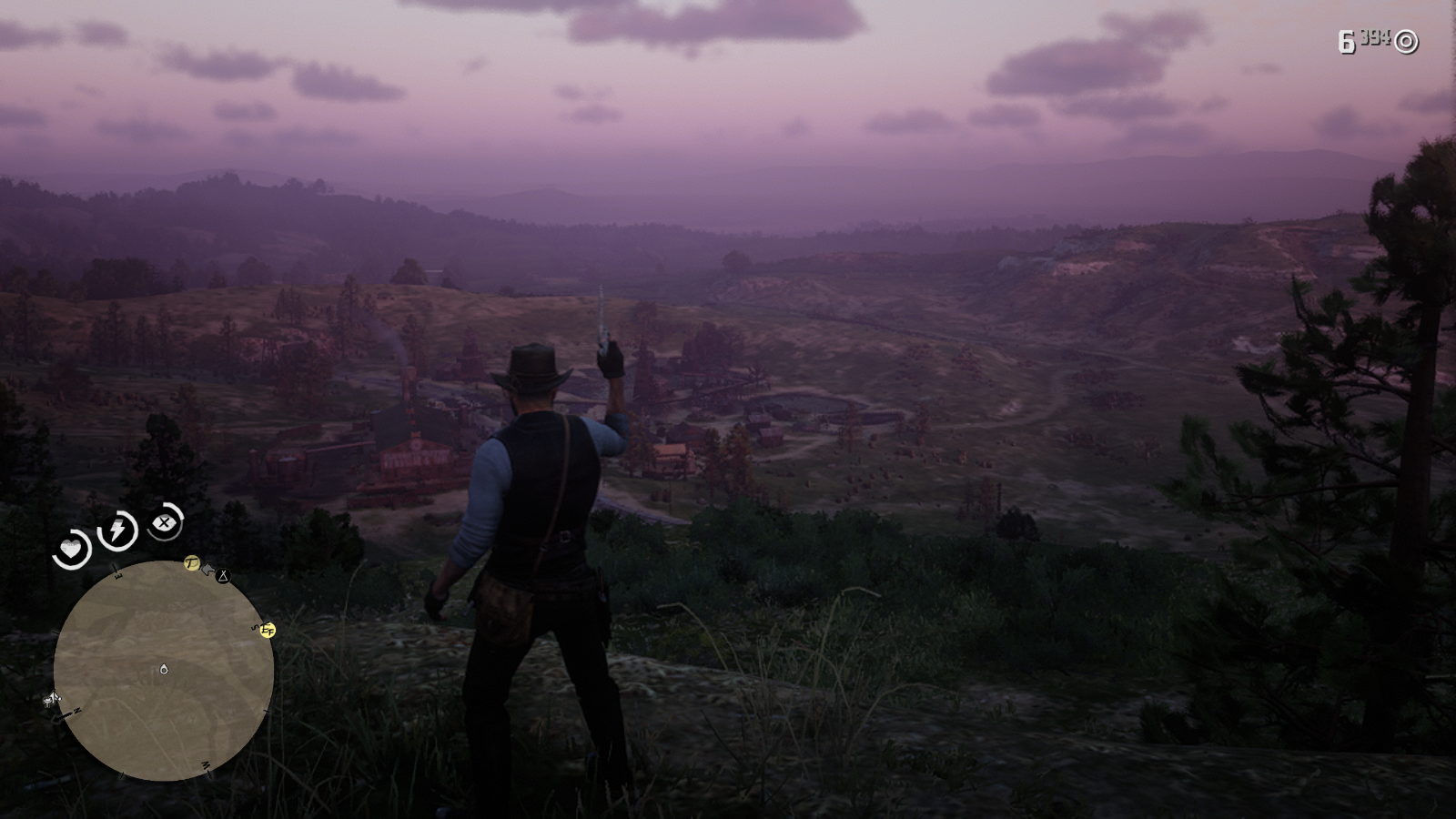Click the Dead Eye core icon

pyautogui.click(x=165, y=522)
